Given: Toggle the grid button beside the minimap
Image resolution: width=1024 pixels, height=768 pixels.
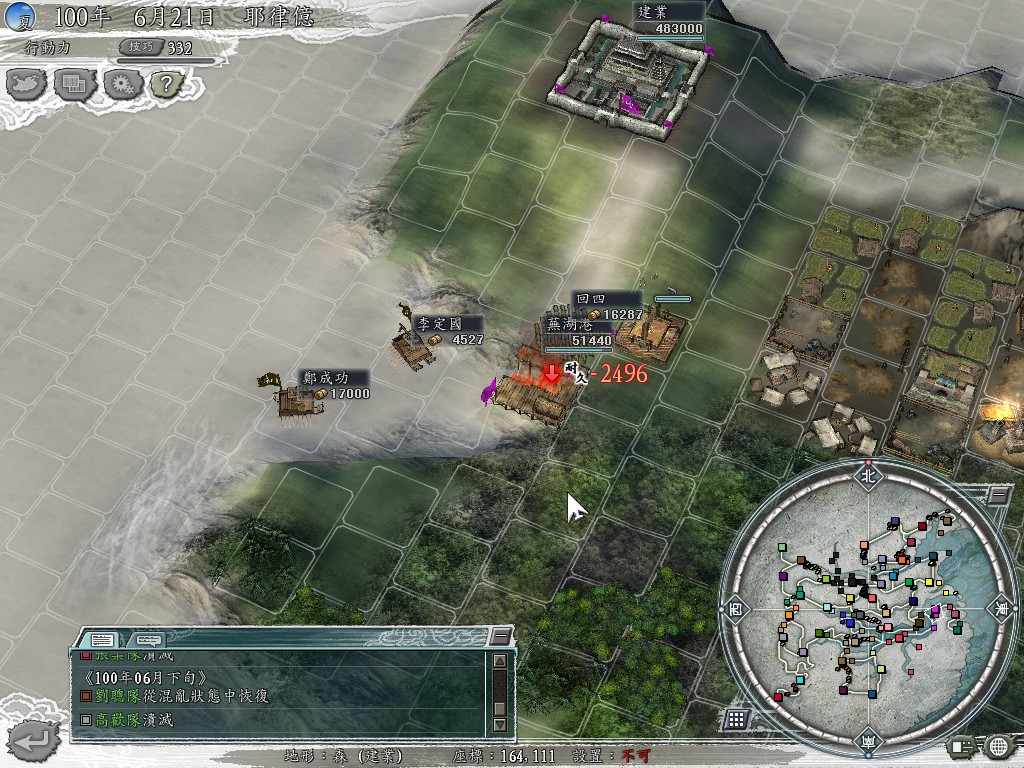Looking at the screenshot, I should tap(735, 718).
